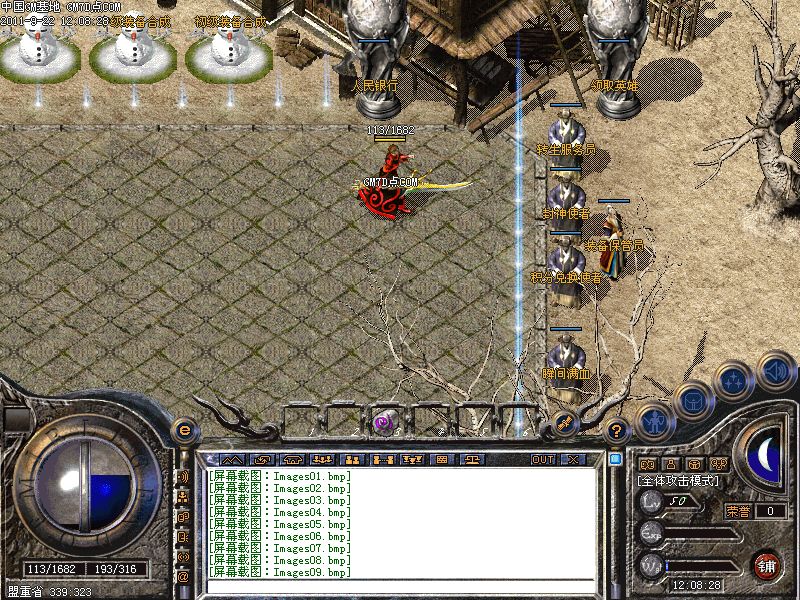Click the OUT button above chat

542,459
